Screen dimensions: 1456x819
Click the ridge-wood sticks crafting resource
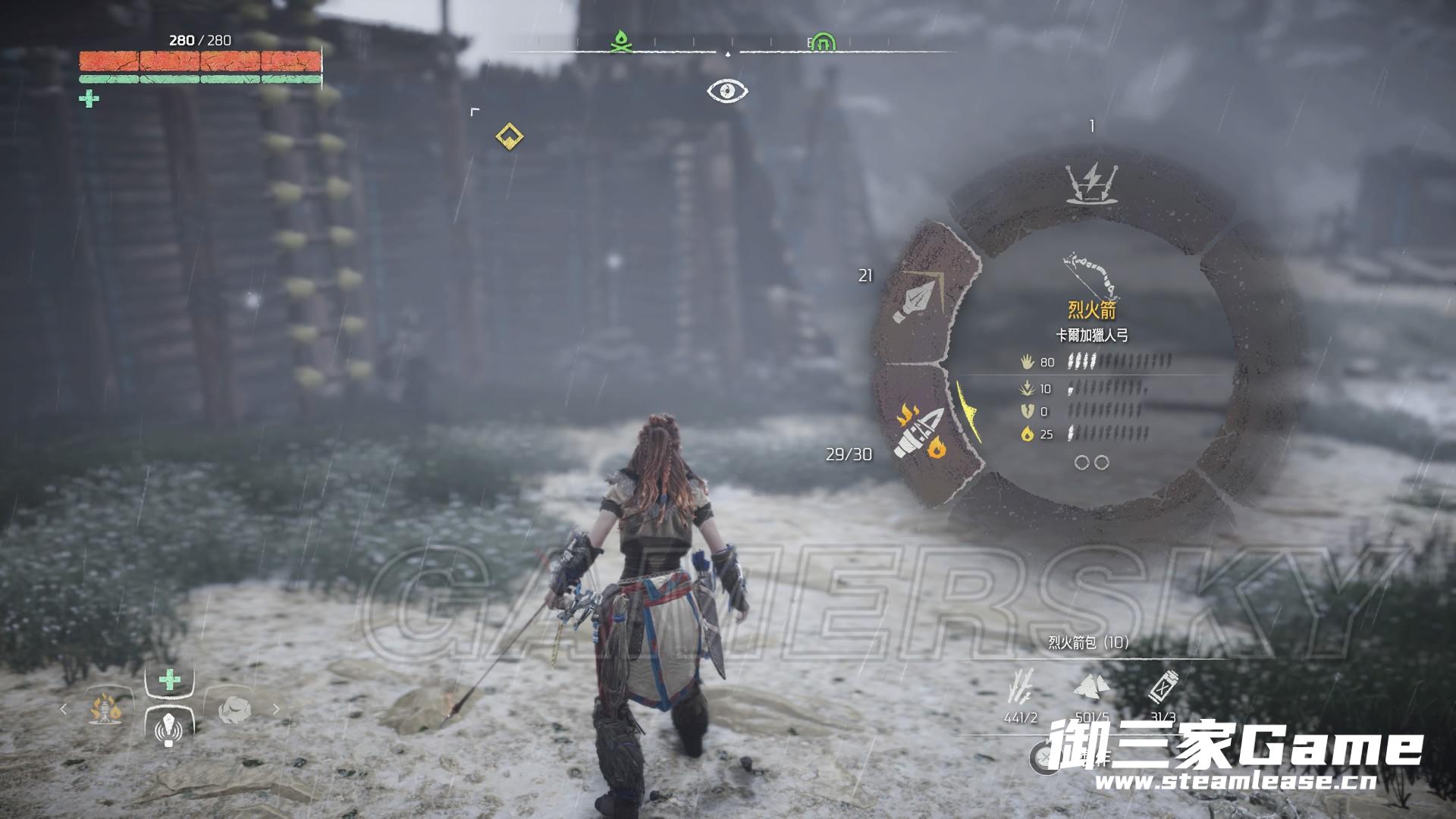pos(1021,686)
